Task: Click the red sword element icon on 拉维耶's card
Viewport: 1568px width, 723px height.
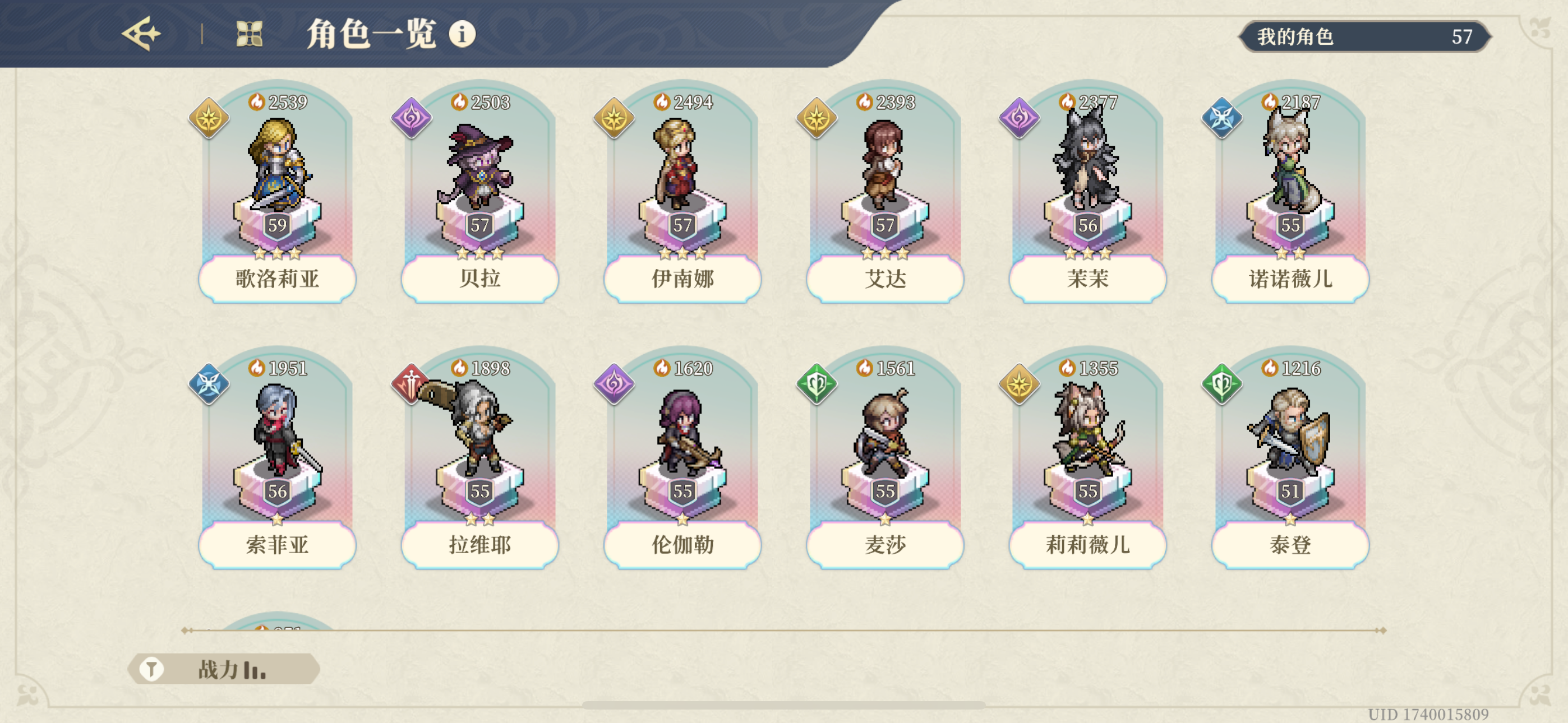Action: pyautogui.click(x=411, y=385)
